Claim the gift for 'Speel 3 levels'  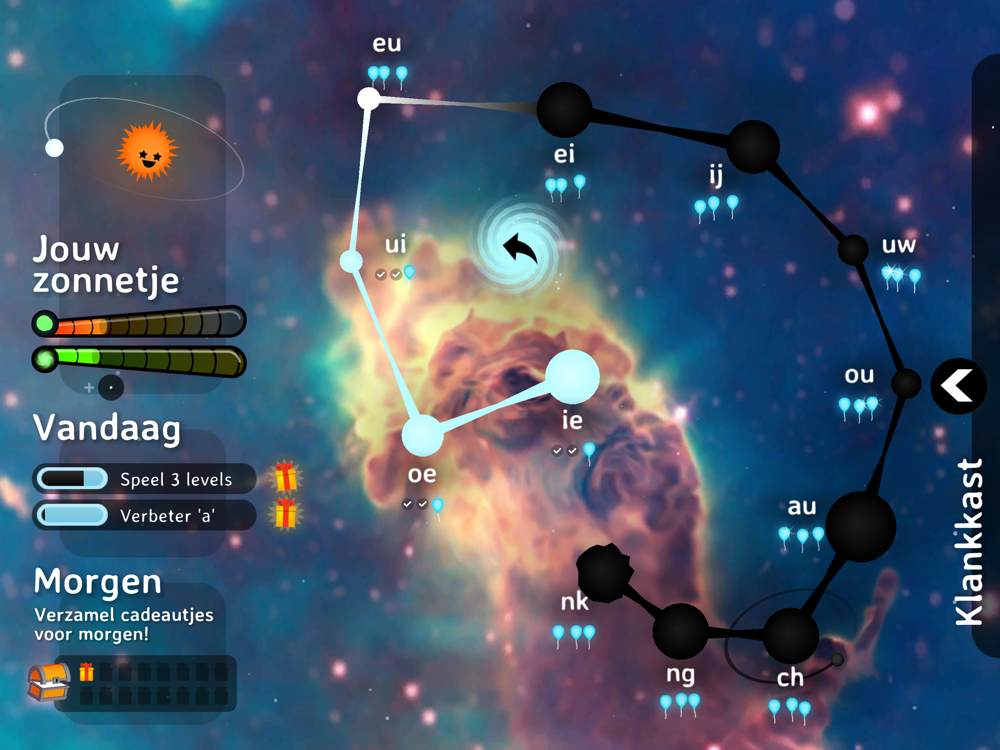pos(286,478)
